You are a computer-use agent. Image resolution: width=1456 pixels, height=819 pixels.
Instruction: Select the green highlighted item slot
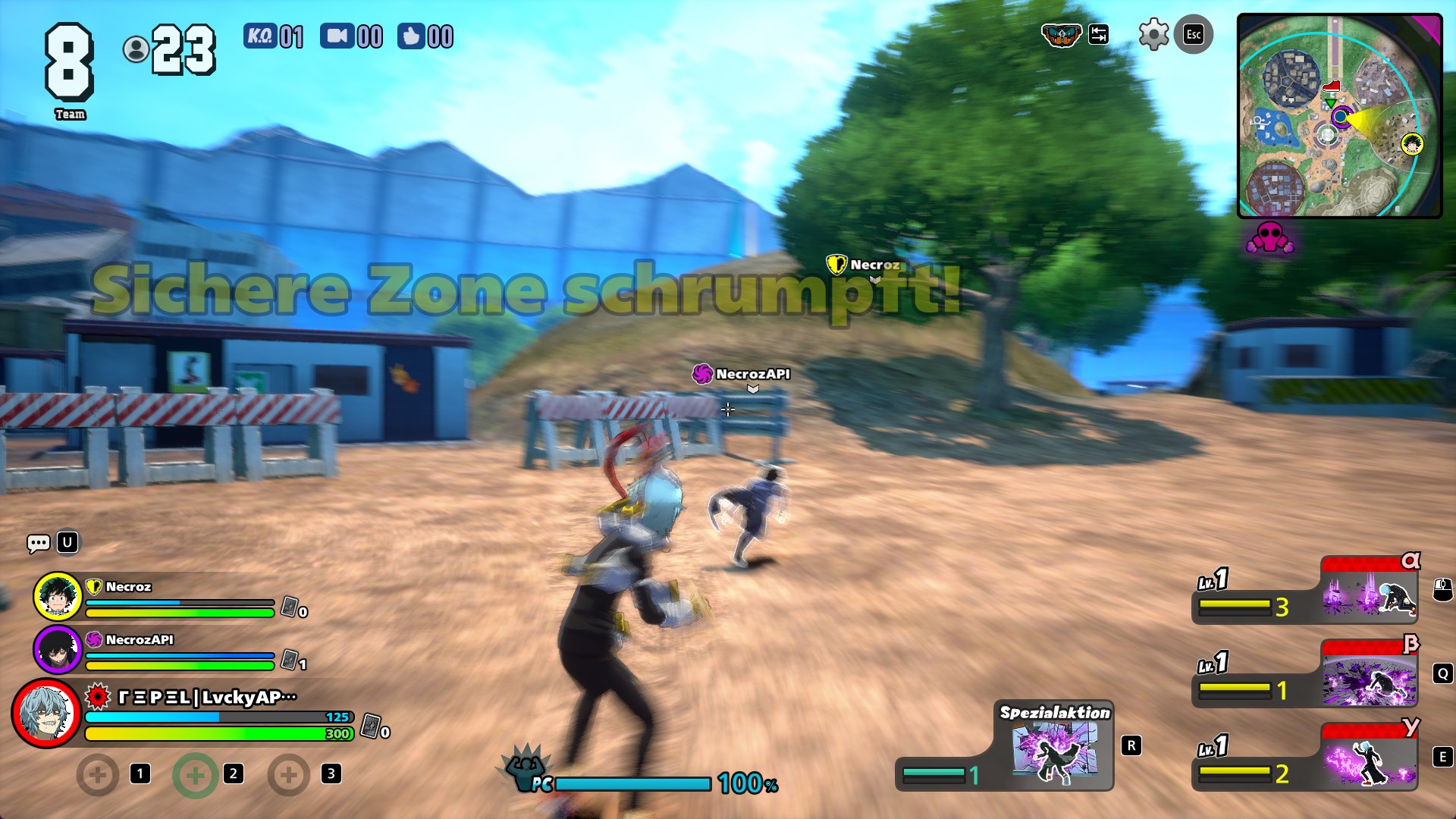(x=195, y=775)
